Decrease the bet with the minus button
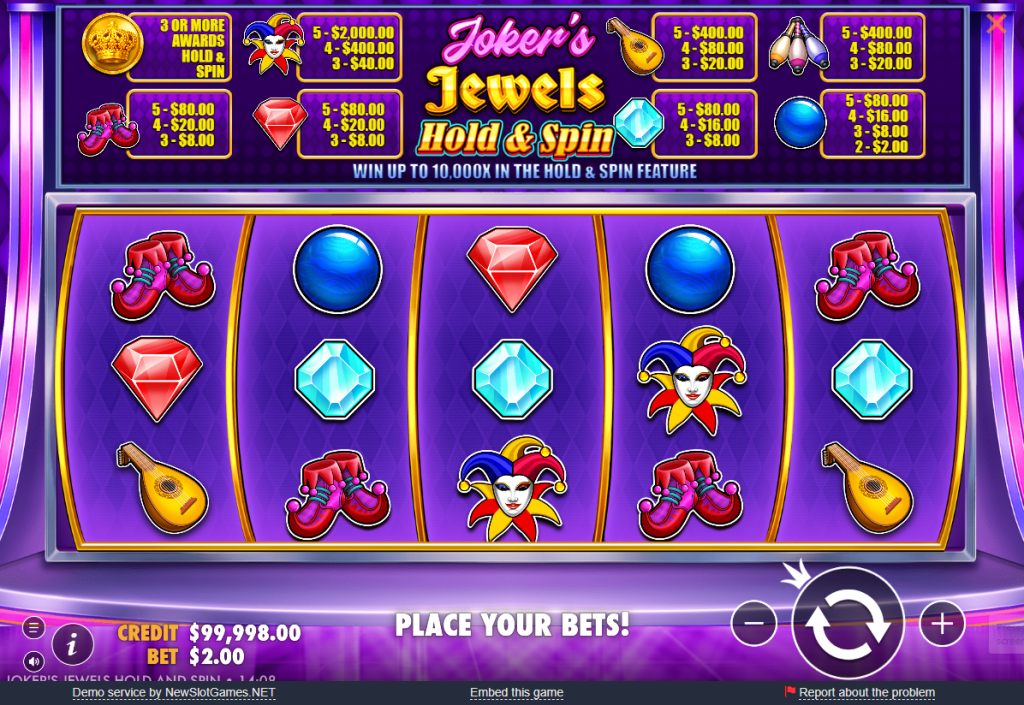1024x705 pixels. coord(754,624)
